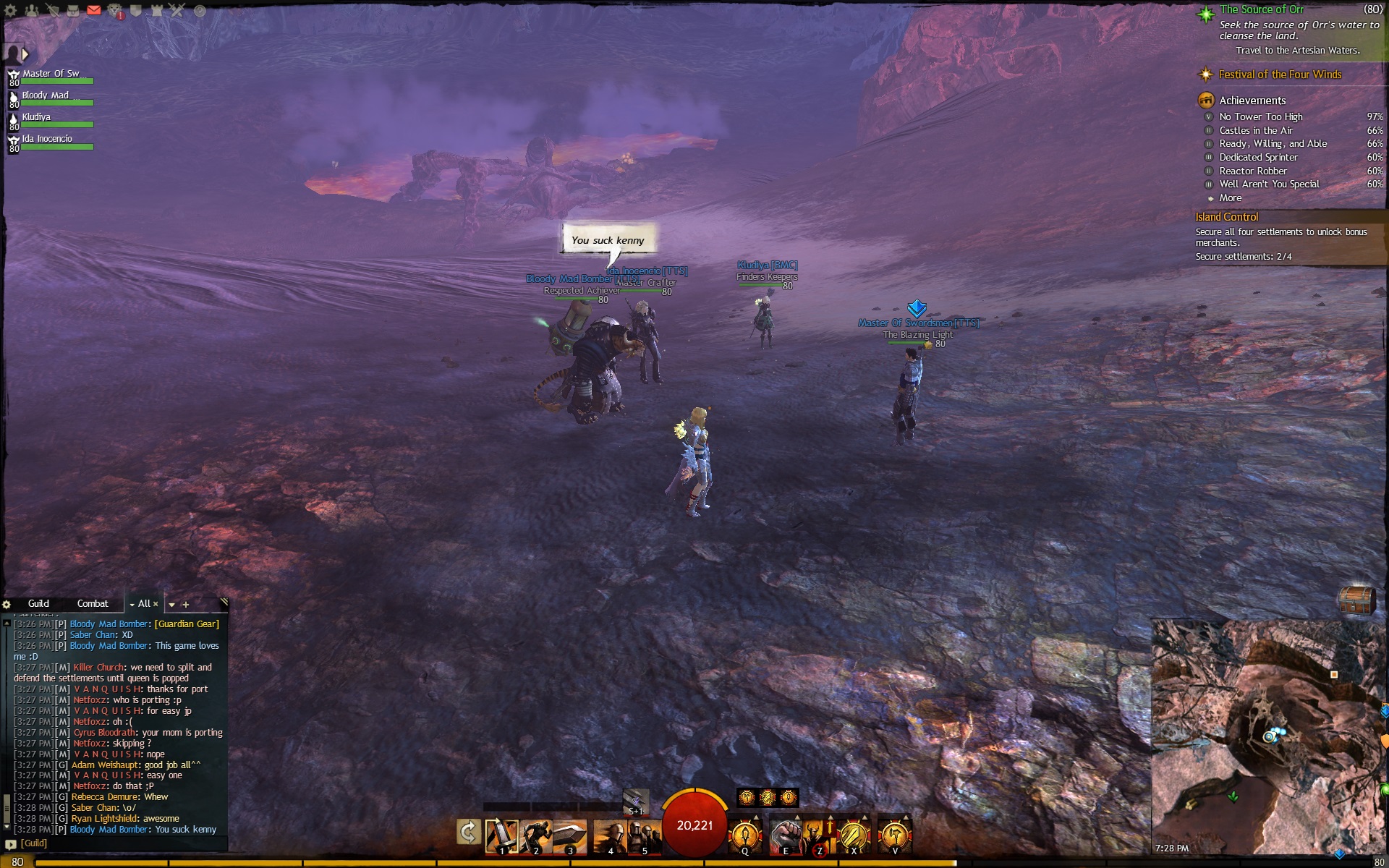Open the treasure chest reward icon
This screenshot has width=1389, height=868.
(1355, 600)
